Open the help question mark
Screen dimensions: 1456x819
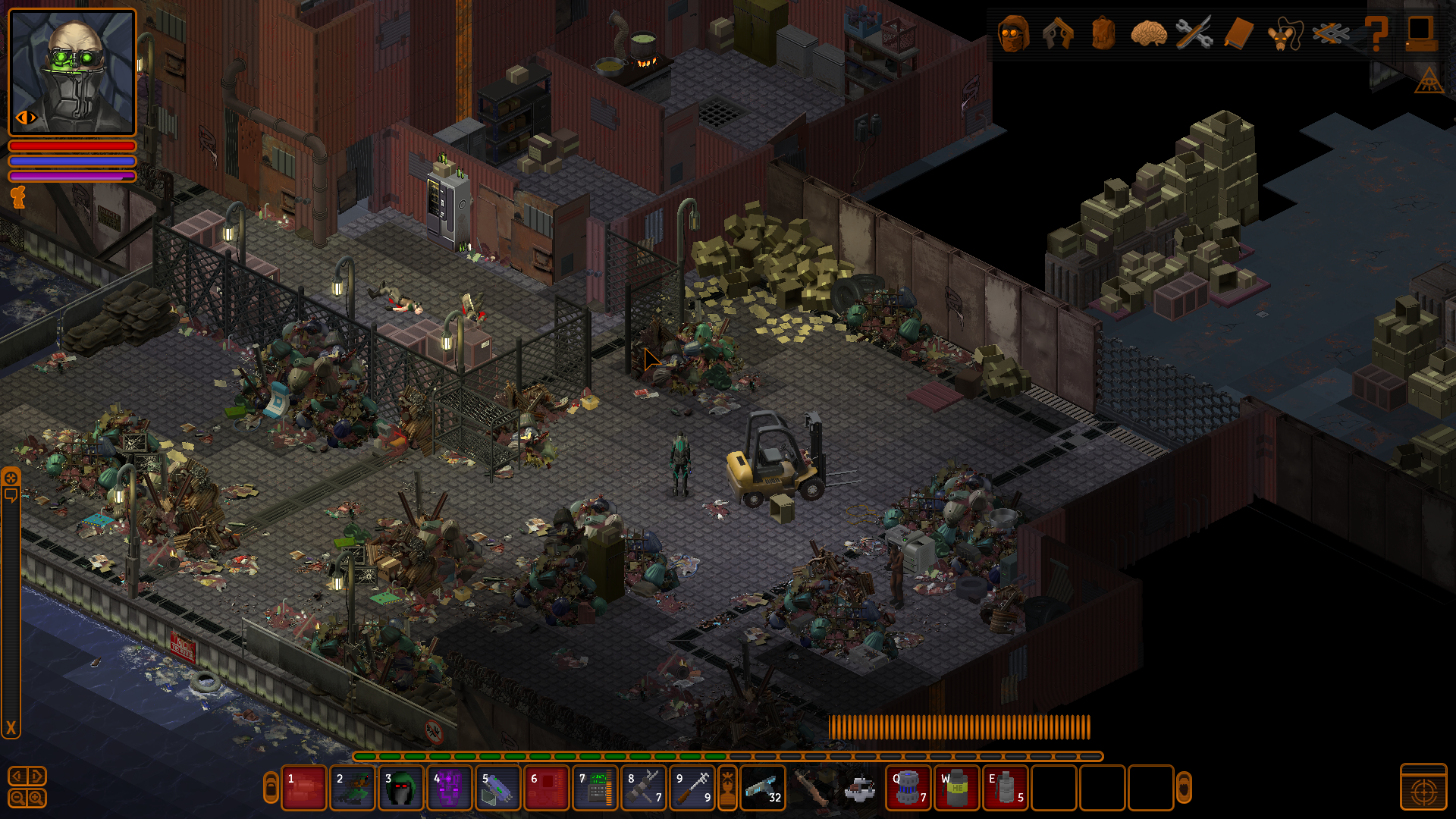[x=1376, y=33]
